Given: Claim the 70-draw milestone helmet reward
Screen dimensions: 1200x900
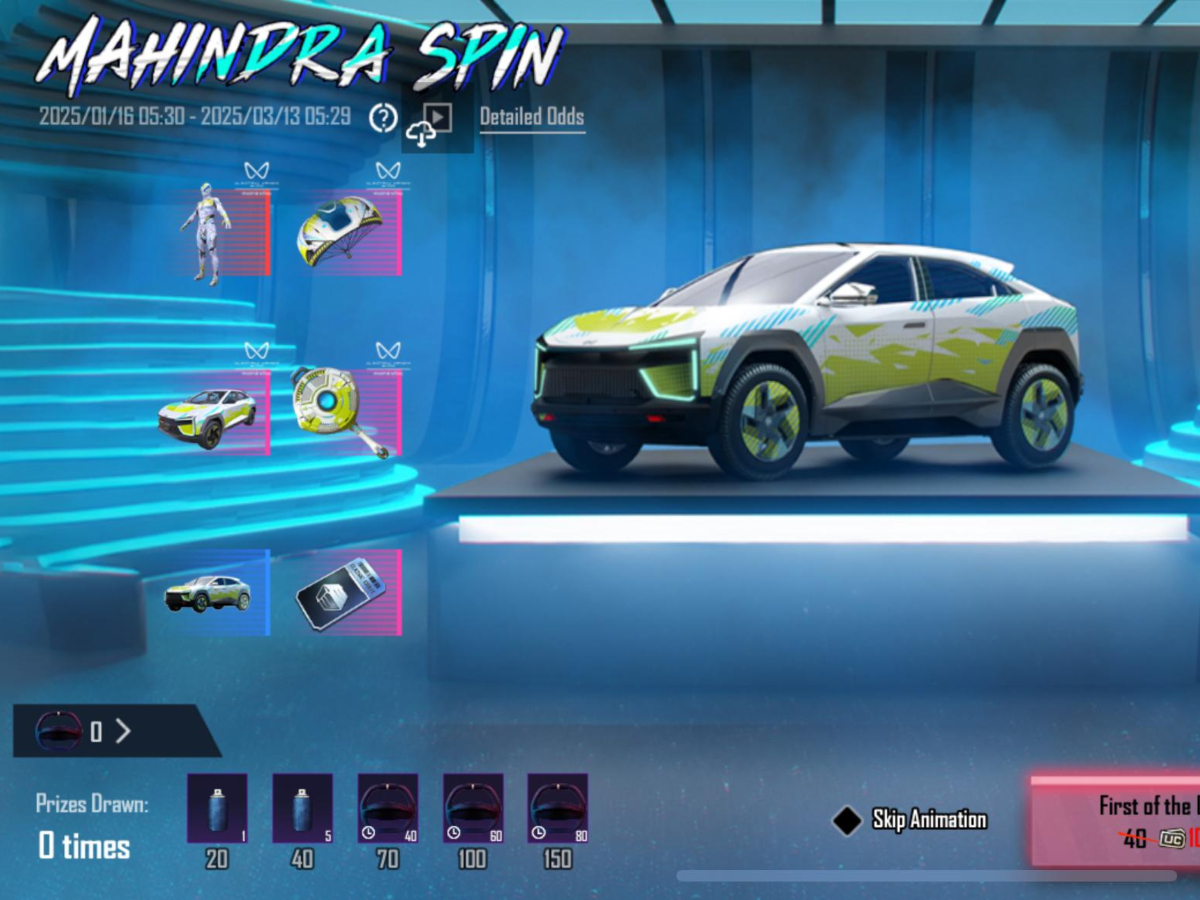Looking at the screenshot, I should 388,808.
